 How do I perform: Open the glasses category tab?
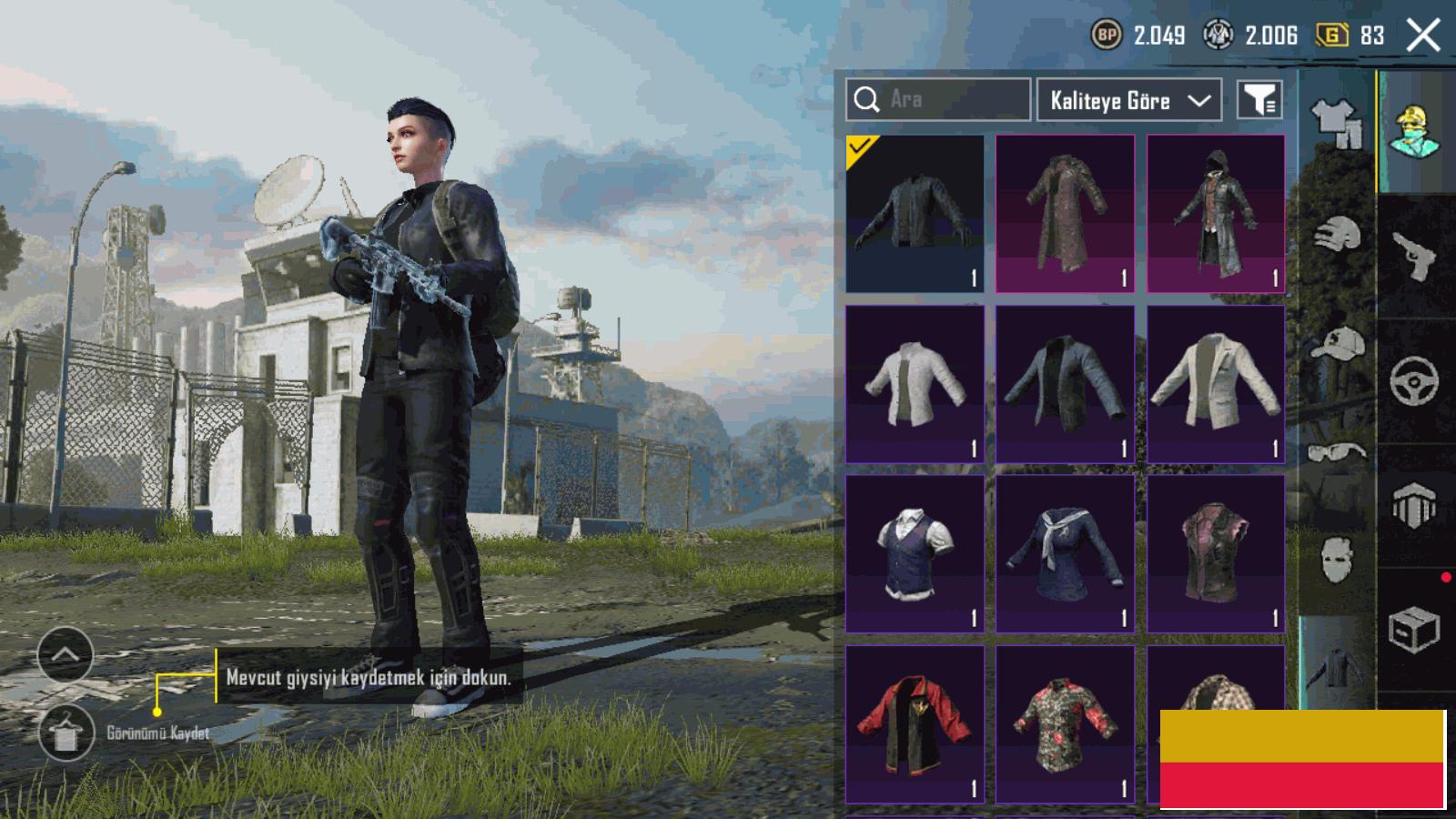(x=1336, y=451)
